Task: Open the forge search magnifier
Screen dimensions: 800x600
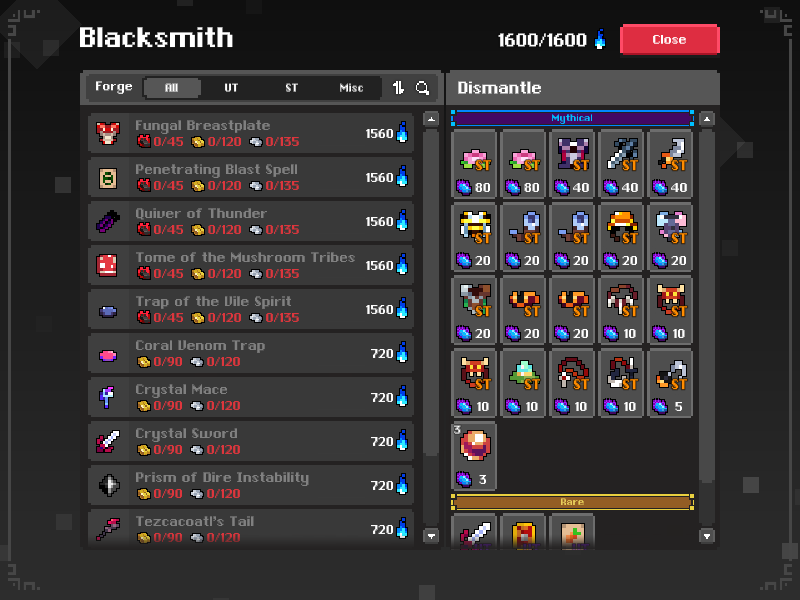Action: click(x=424, y=88)
